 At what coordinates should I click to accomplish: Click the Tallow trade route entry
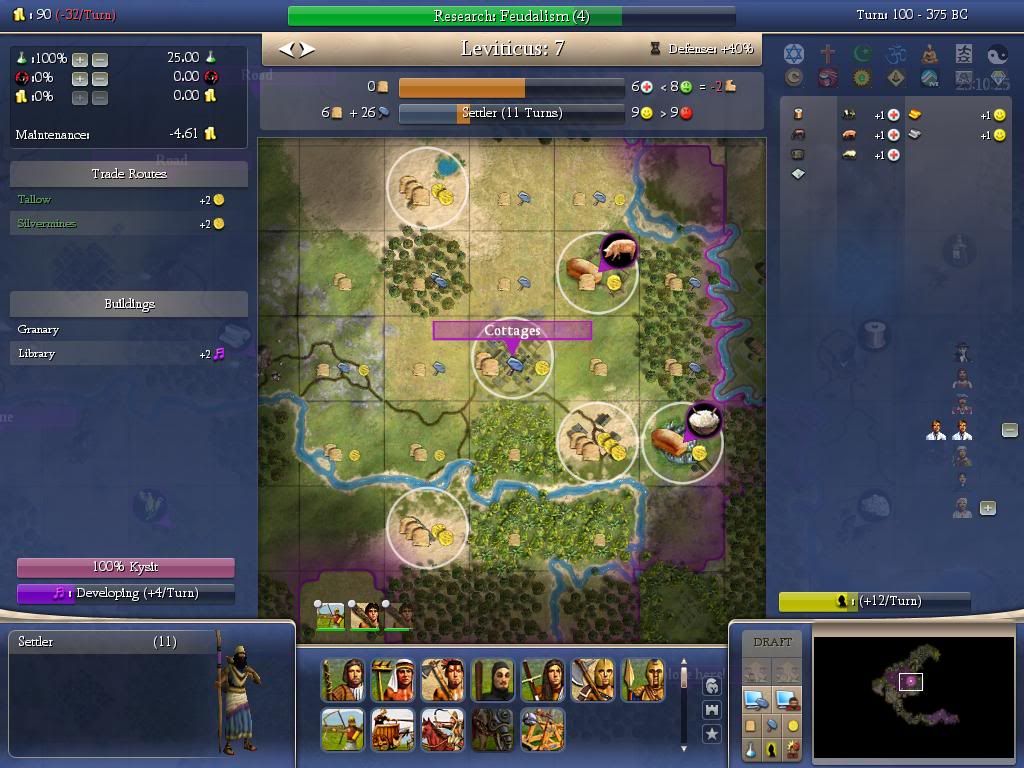click(34, 199)
